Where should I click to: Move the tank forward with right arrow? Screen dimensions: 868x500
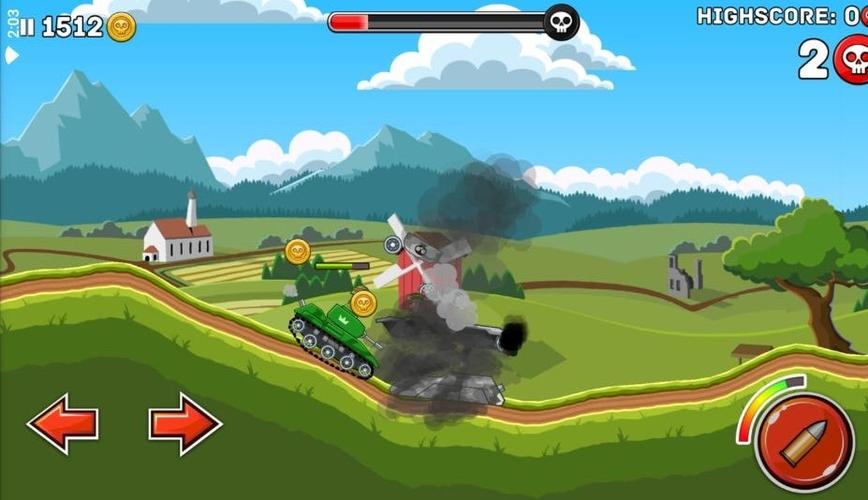(185, 424)
